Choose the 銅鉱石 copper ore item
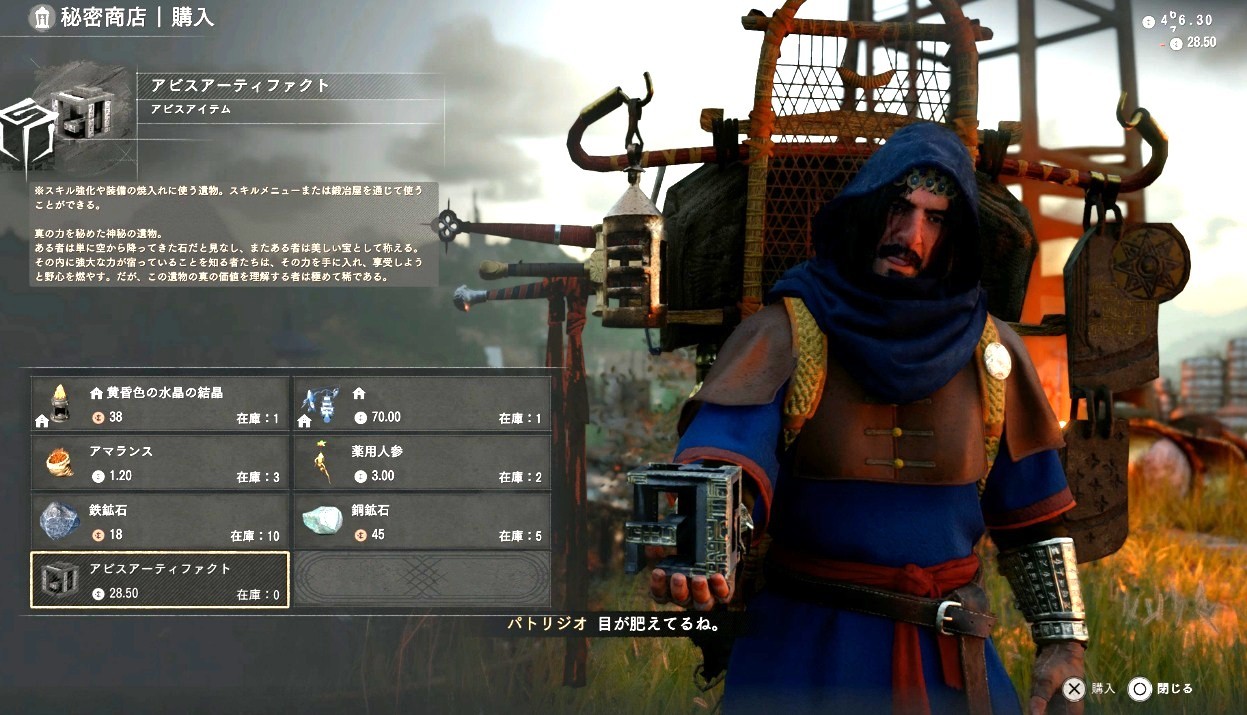The height and width of the screenshot is (715, 1247). [x=421, y=521]
